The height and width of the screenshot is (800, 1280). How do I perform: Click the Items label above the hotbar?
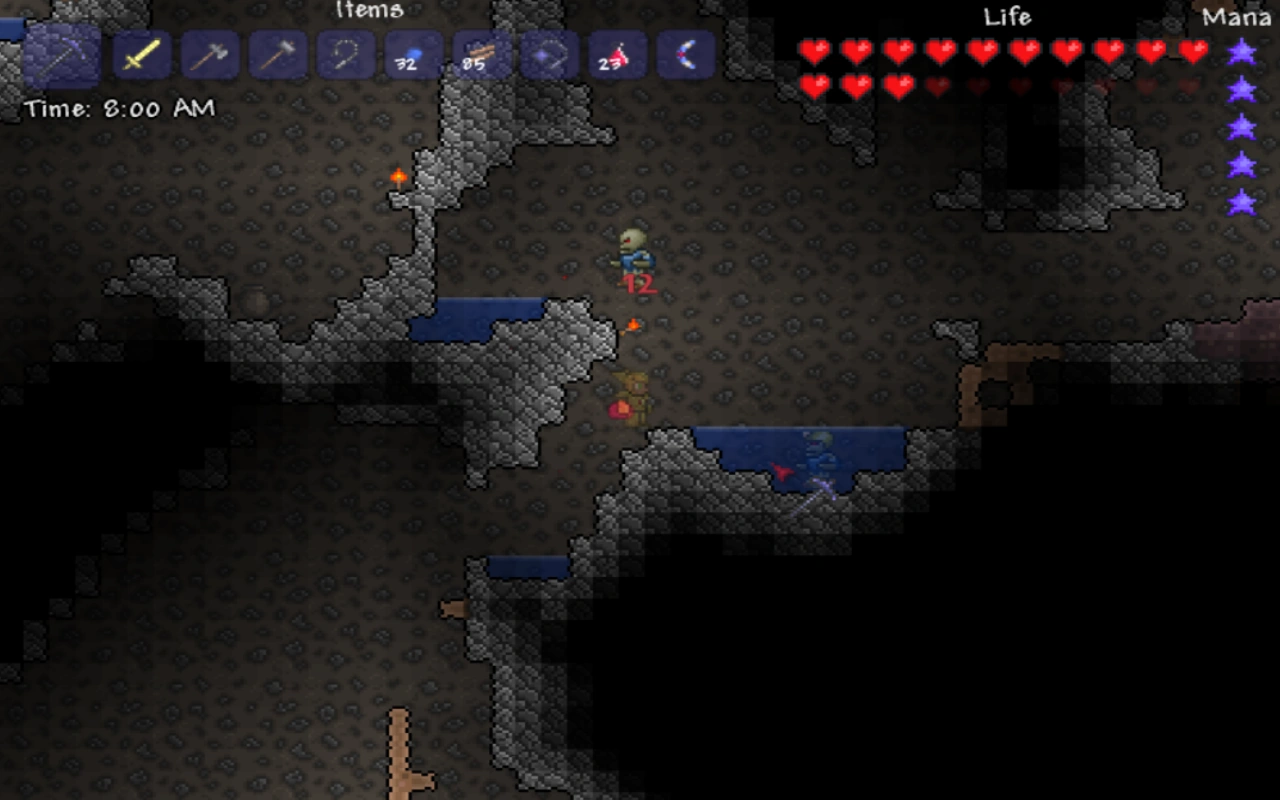(x=370, y=11)
